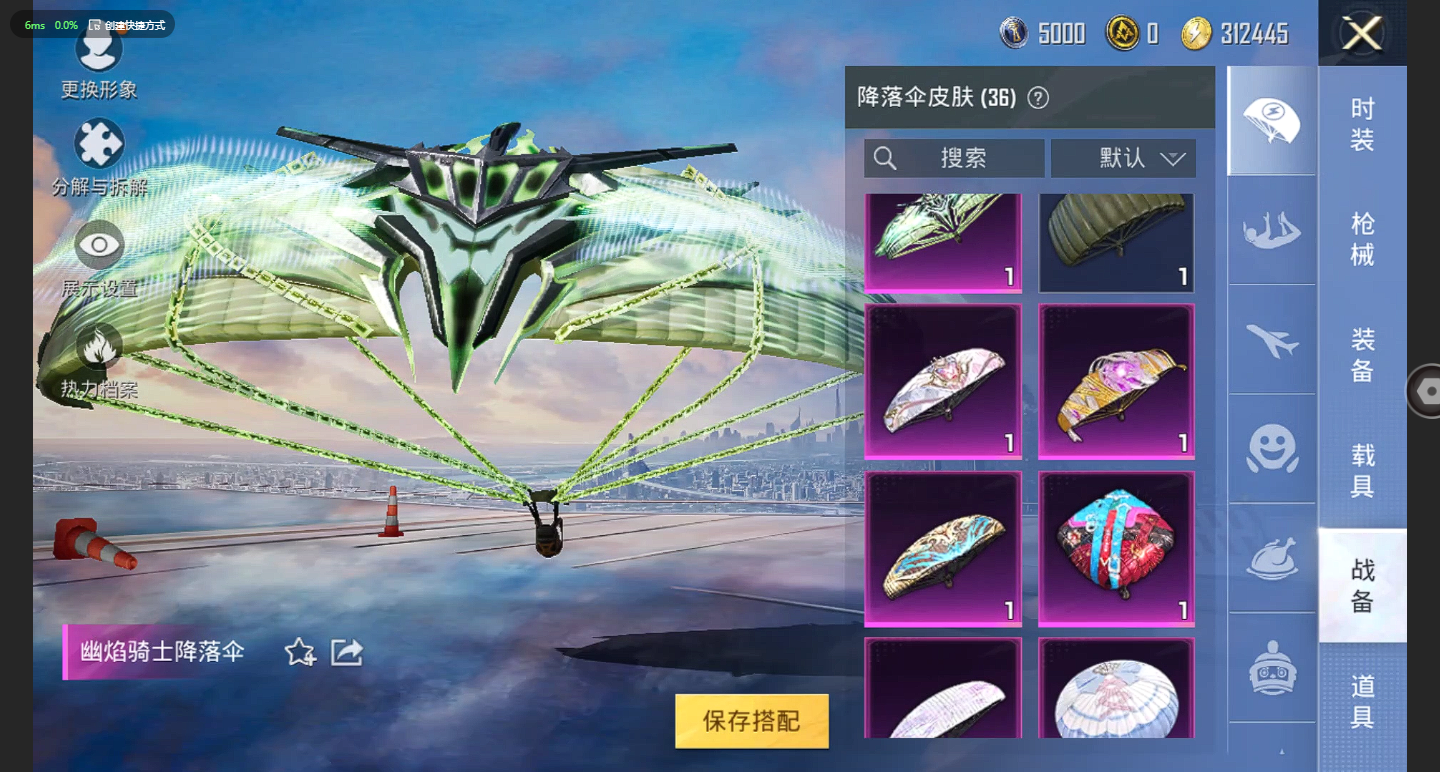Open the 默认 sort dropdown
This screenshot has height=772, width=1440.
click(1124, 158)
